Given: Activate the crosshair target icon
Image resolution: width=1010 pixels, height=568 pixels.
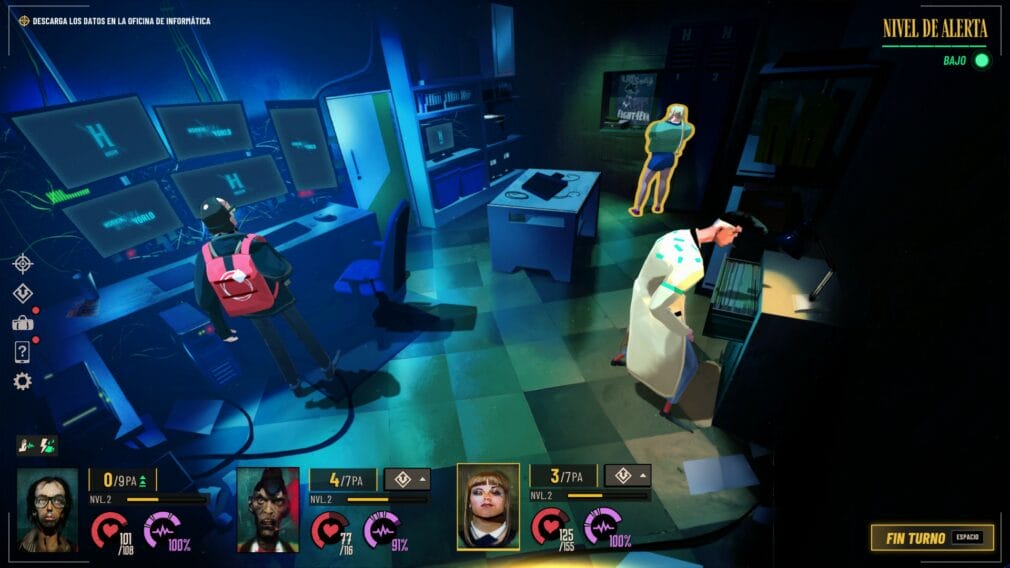Looking at the screenshot, I should point(22,263).
